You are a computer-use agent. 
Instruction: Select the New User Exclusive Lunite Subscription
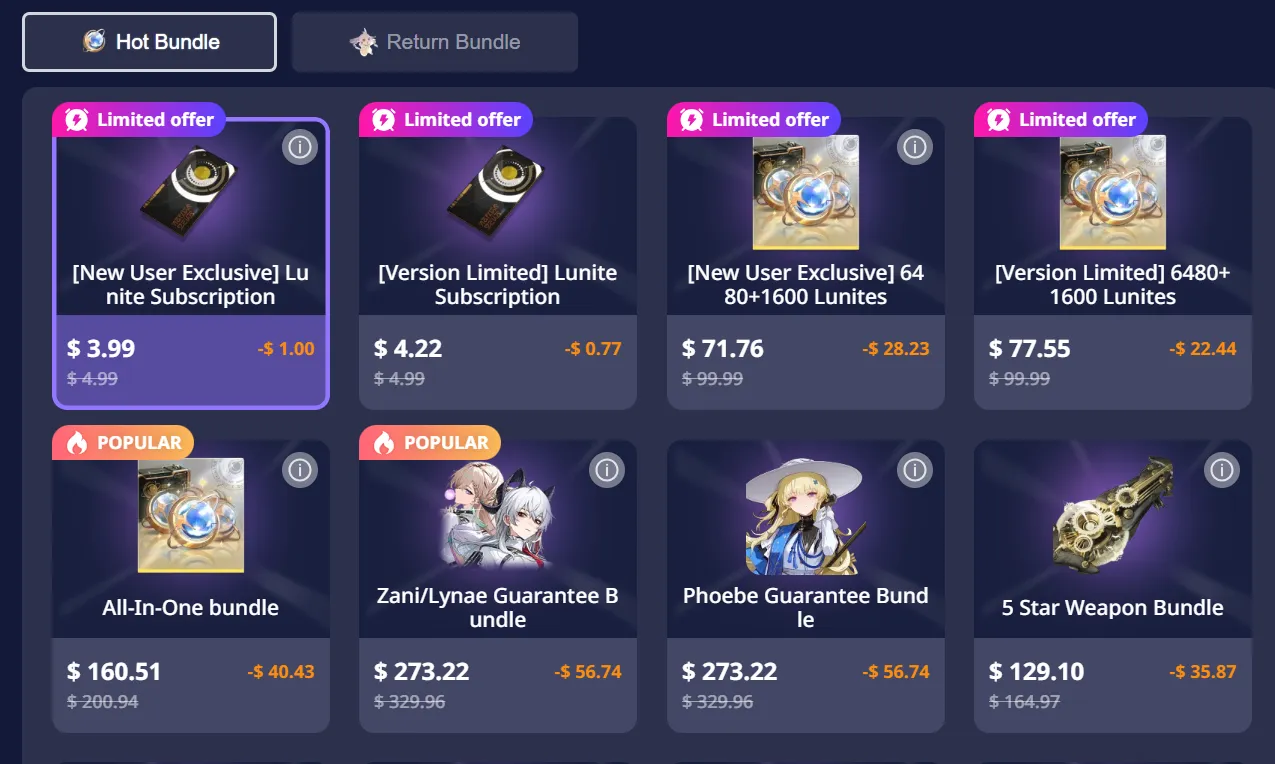190,265
